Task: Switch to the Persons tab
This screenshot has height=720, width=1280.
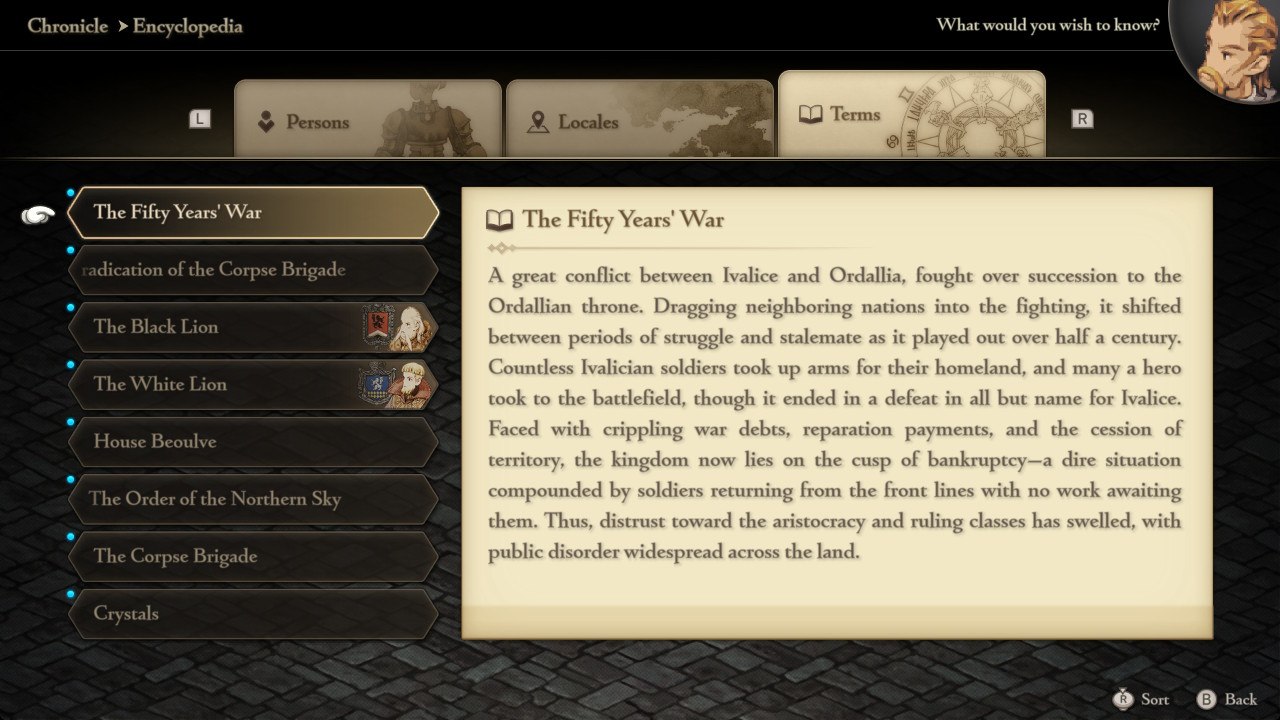Action: coord(366,121)
